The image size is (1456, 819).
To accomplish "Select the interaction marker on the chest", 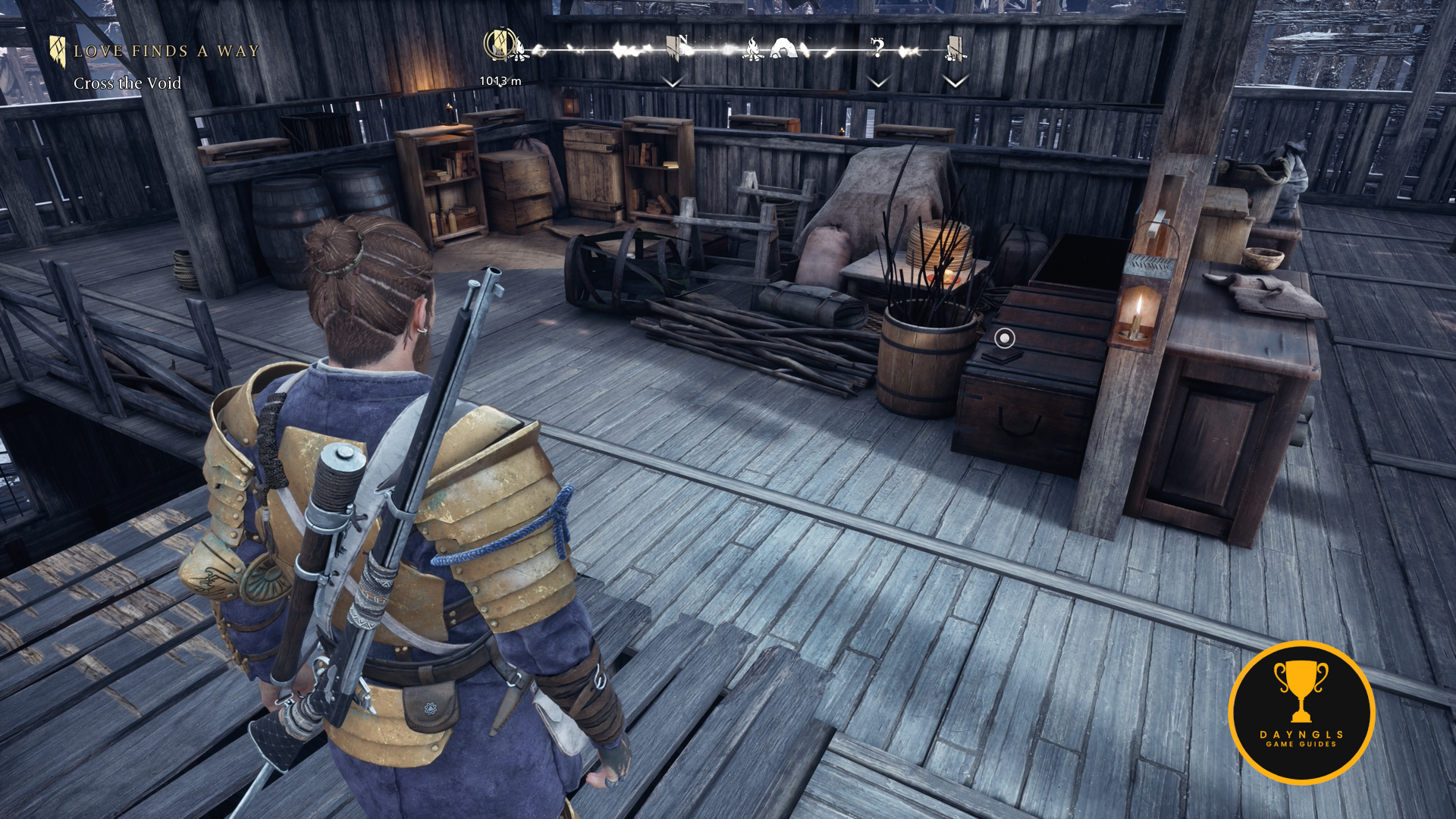I will [1004, 338].
